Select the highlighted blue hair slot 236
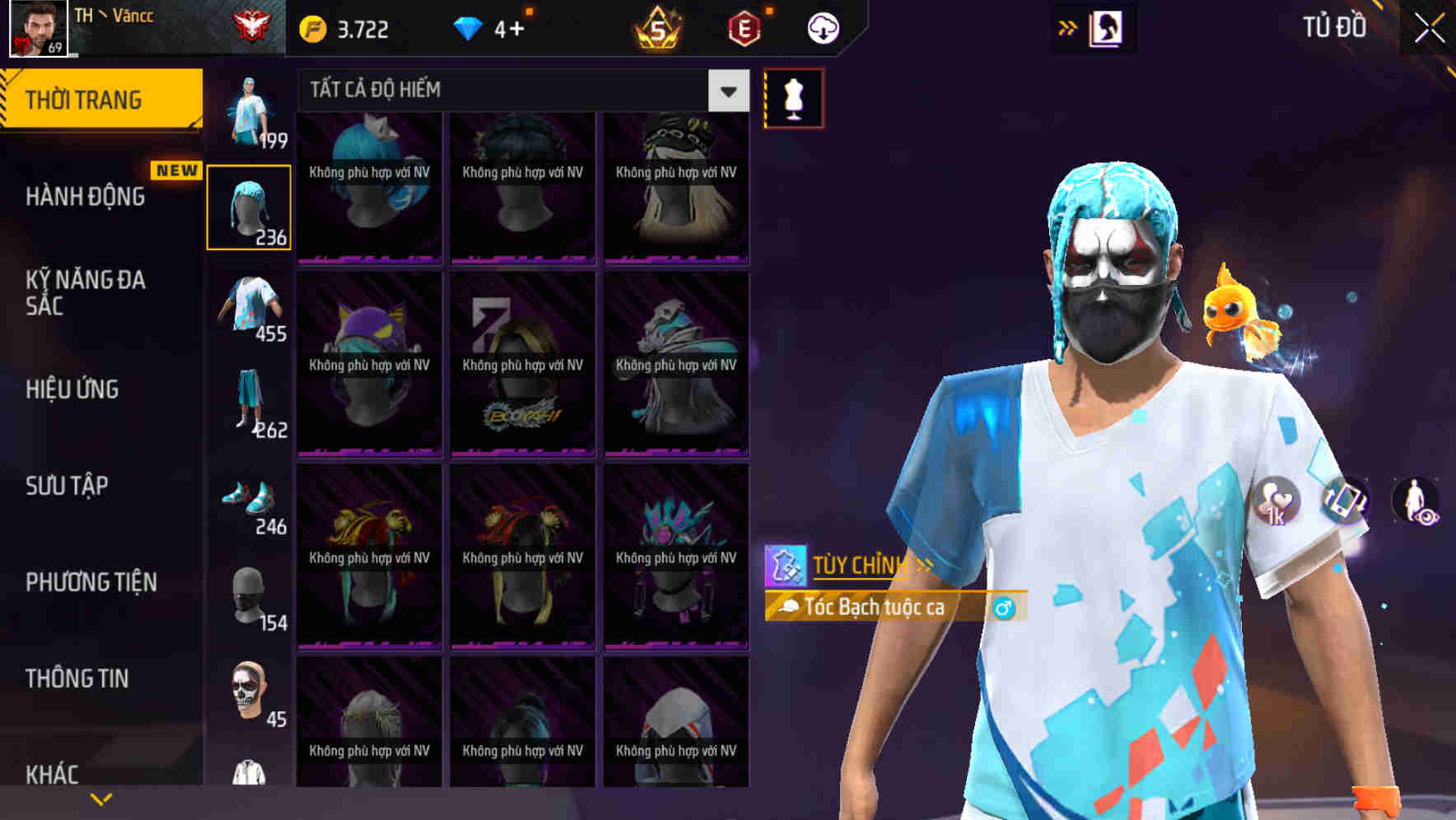Image resolution: width=1456 pixels, height=820 pixels. (249, 206)
